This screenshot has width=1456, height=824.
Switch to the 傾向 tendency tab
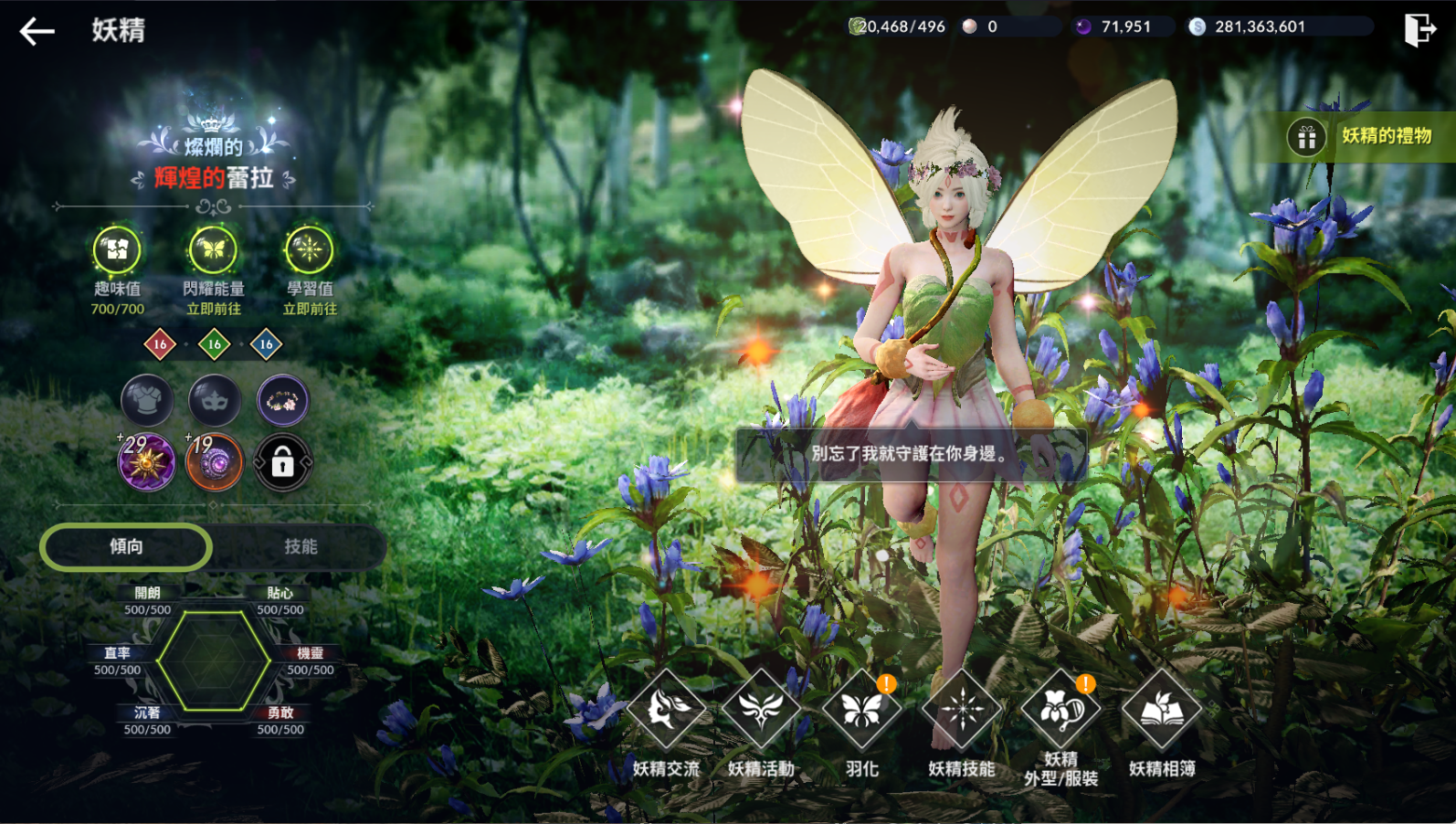[126, 546]
